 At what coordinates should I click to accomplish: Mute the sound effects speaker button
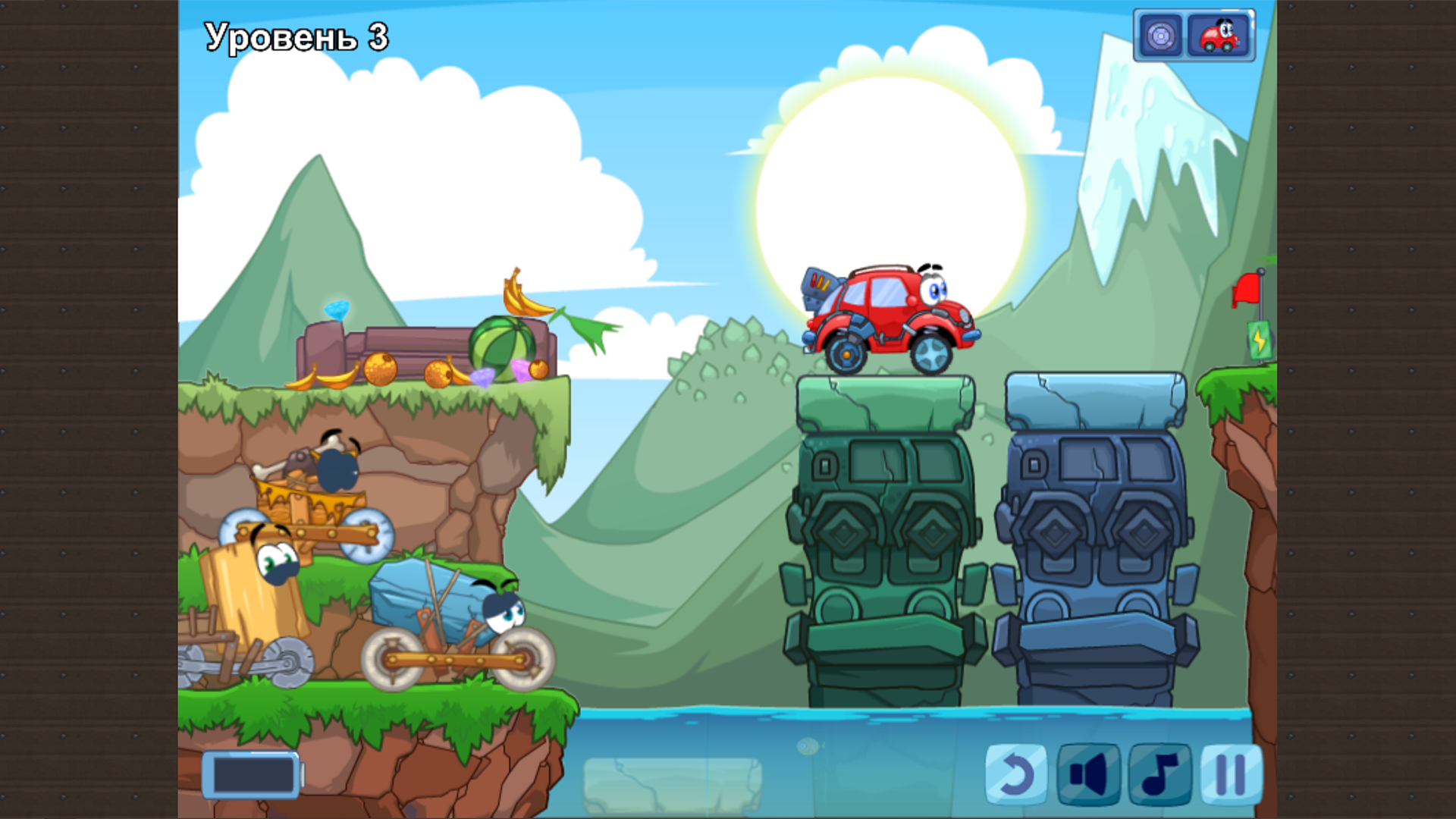coord(1087,775)
